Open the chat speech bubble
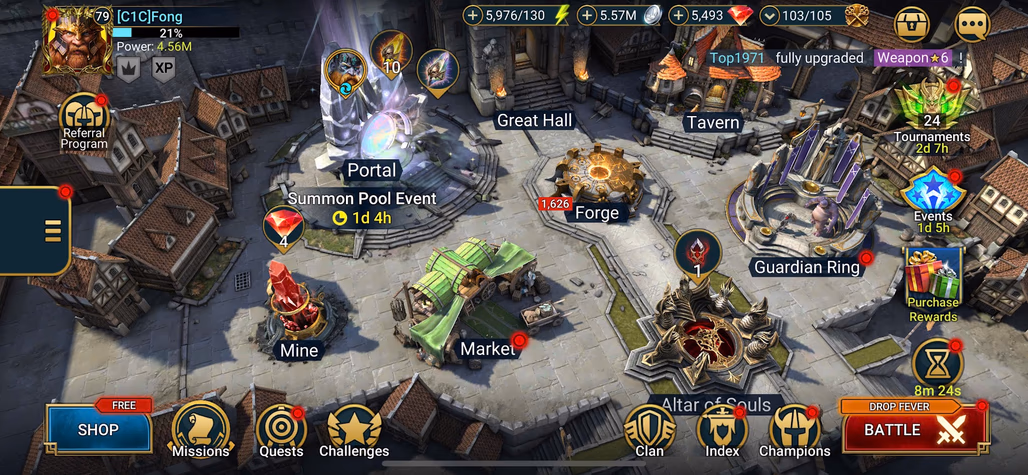1028x475 pixels. (x=972, y=23)
